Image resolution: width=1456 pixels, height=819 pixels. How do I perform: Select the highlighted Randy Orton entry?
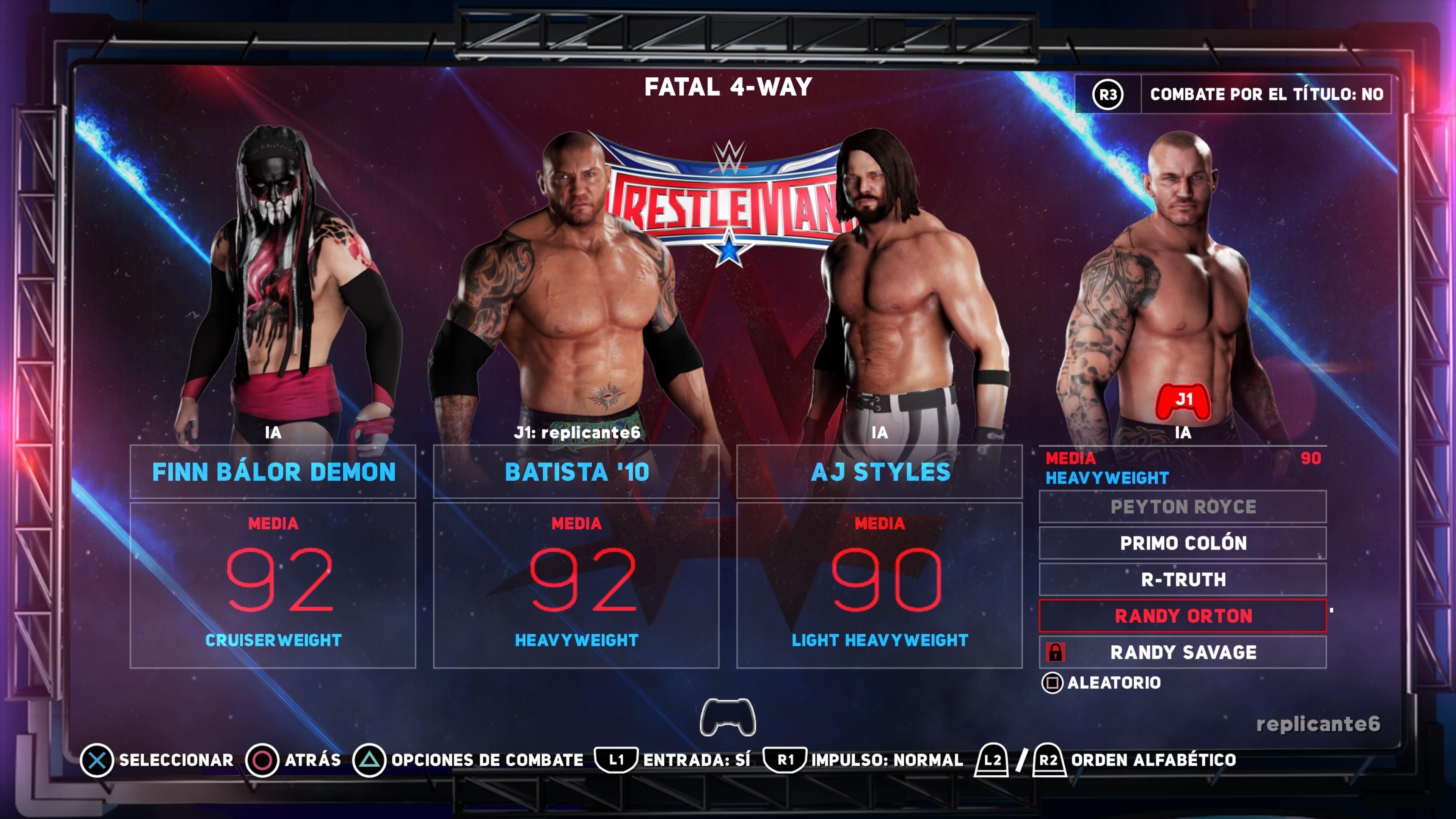click(1183, 615)
